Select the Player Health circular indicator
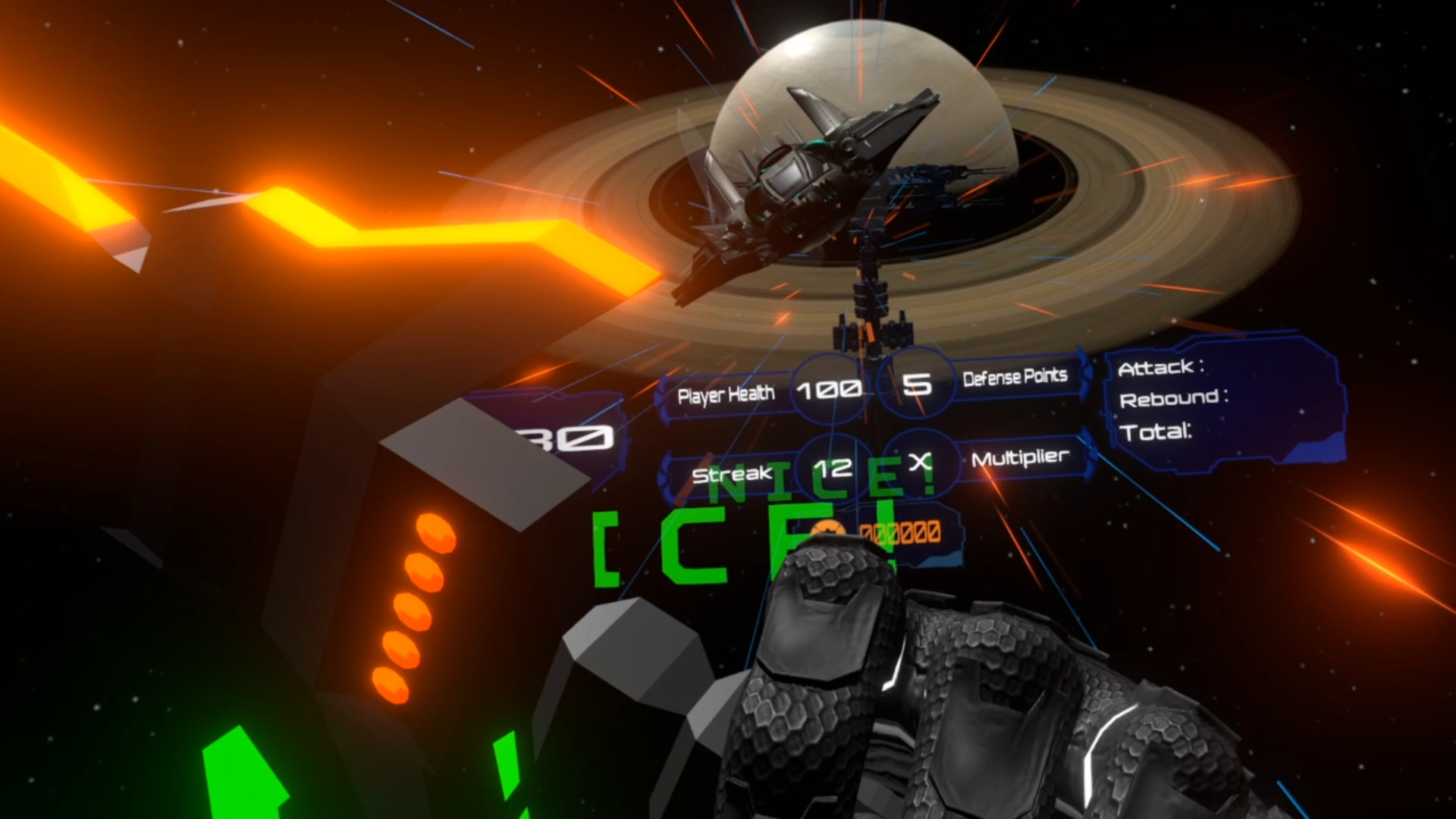1456x819 pixels. point(829,389)
